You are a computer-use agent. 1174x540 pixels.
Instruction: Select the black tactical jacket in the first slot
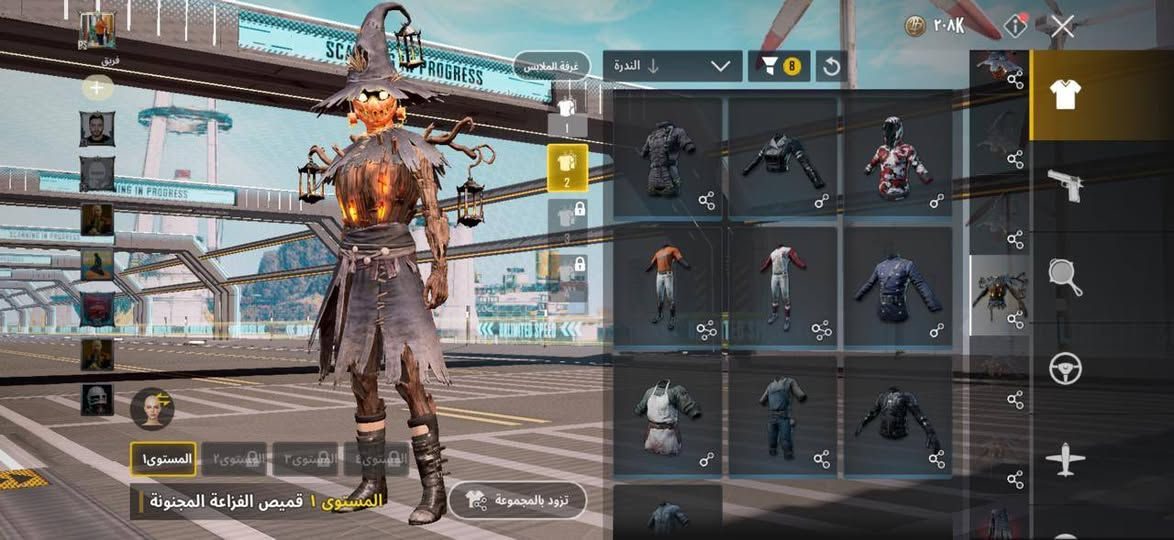(667, 157)
